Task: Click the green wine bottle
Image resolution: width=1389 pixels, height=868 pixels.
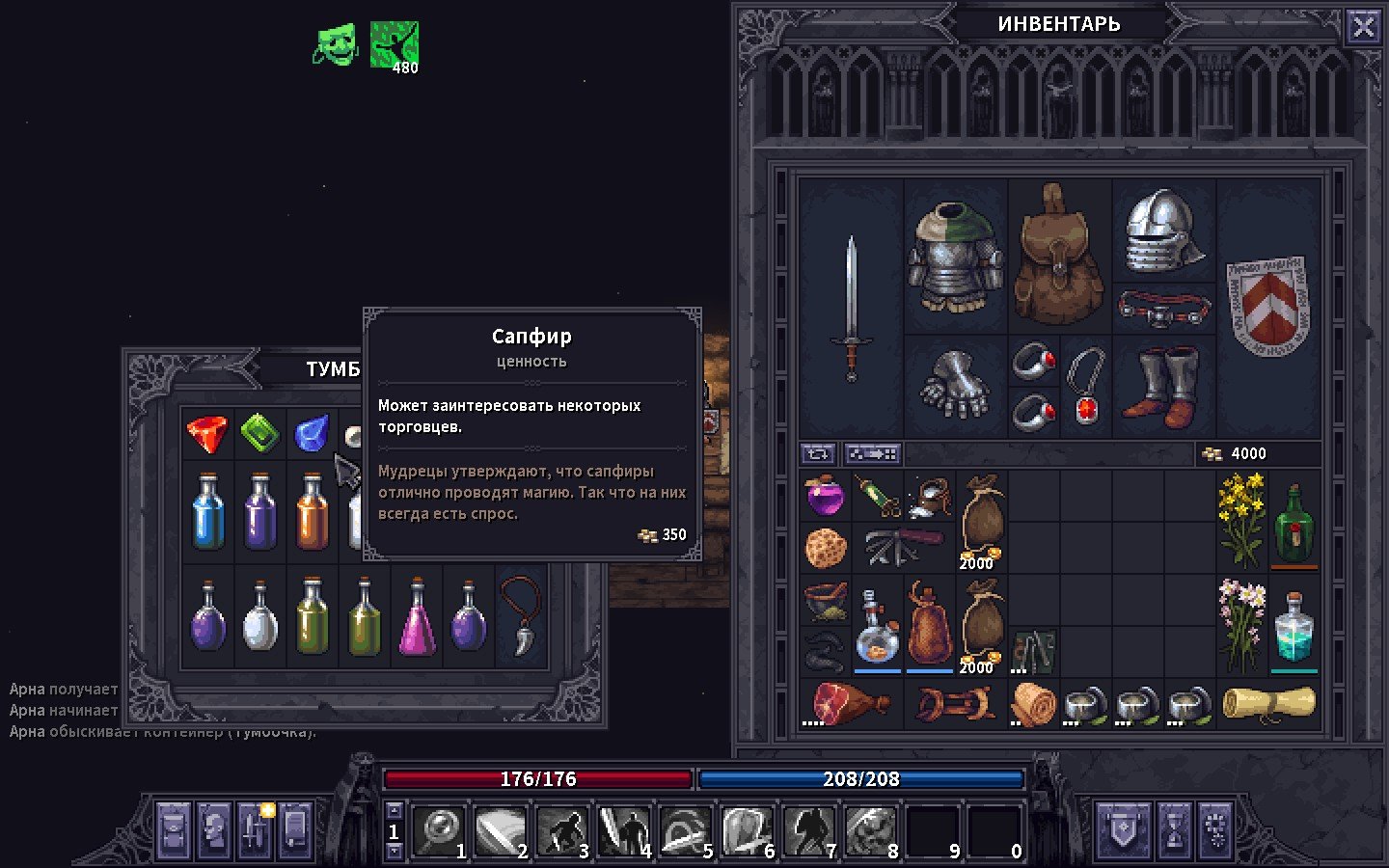Action: (x=1294, y=521)
